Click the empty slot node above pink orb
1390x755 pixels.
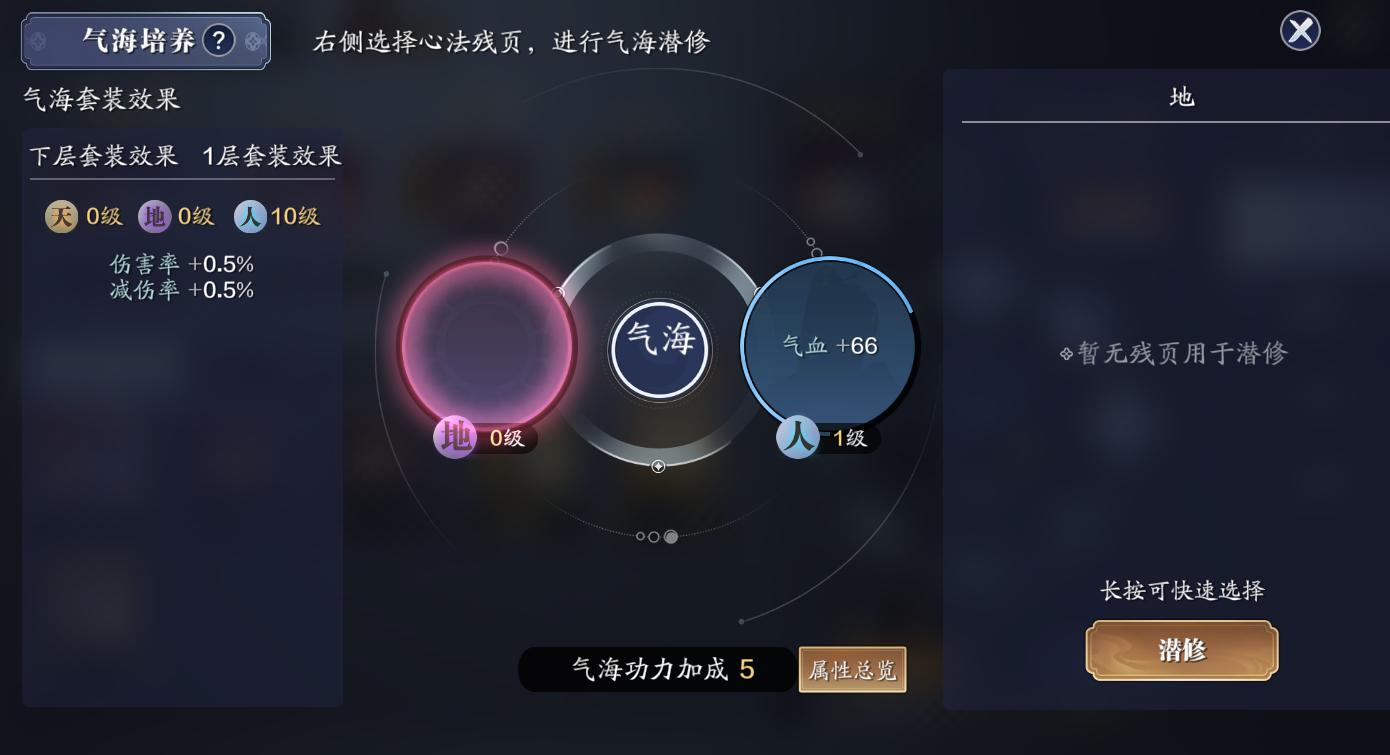(500, 246)
